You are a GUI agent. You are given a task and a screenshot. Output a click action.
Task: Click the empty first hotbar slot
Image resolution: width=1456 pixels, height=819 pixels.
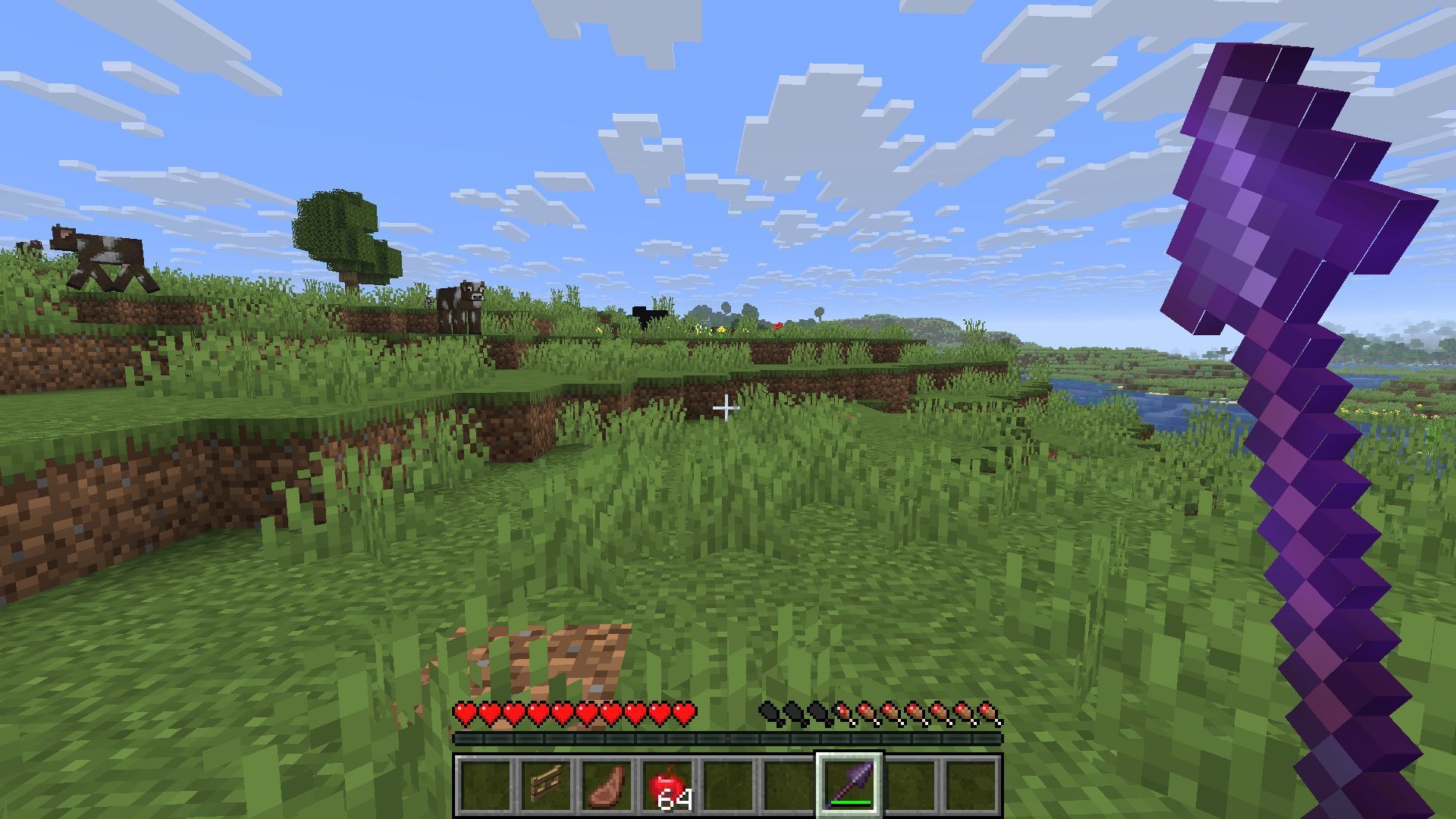click(483, 786)
